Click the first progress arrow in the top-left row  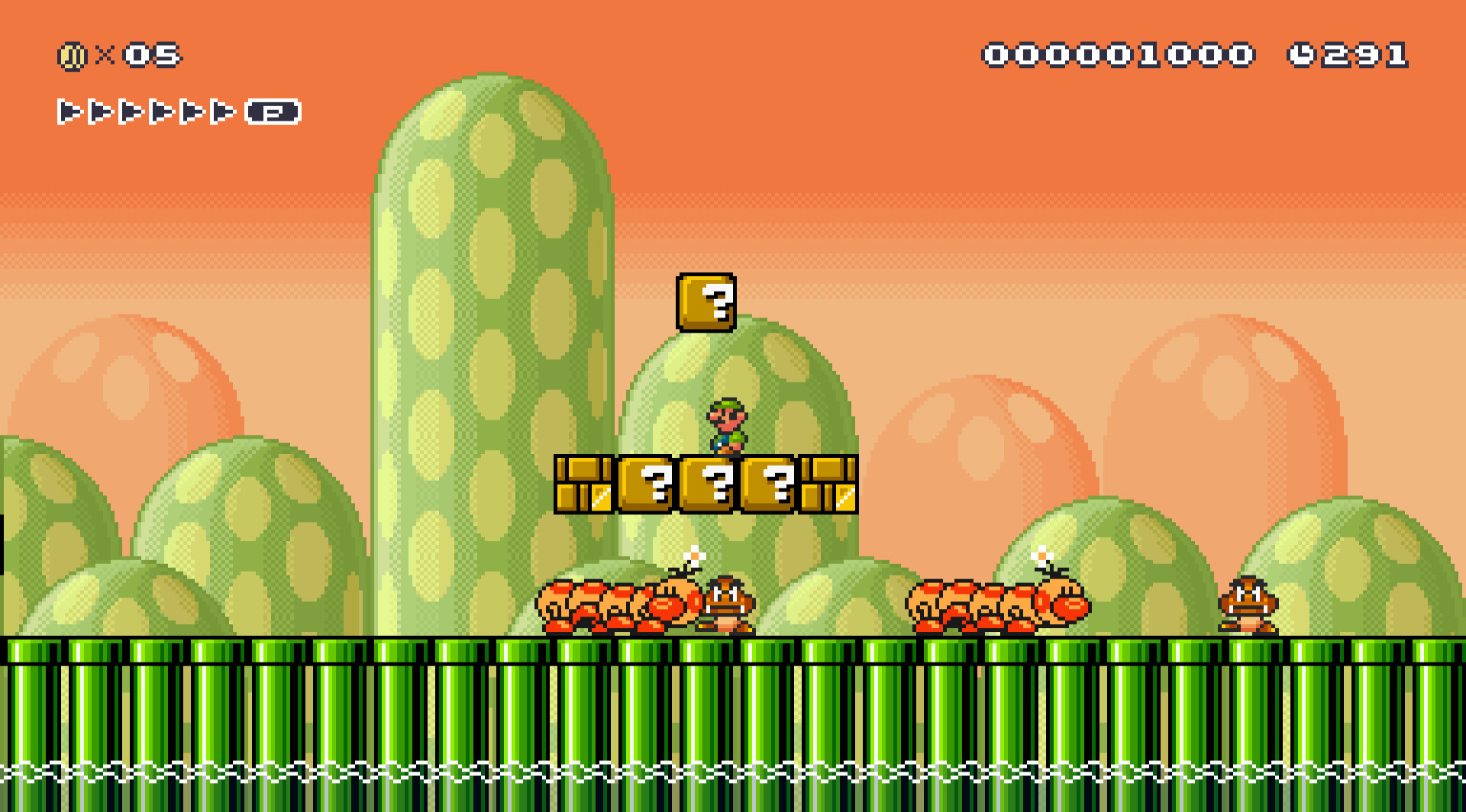coord(69,113)
